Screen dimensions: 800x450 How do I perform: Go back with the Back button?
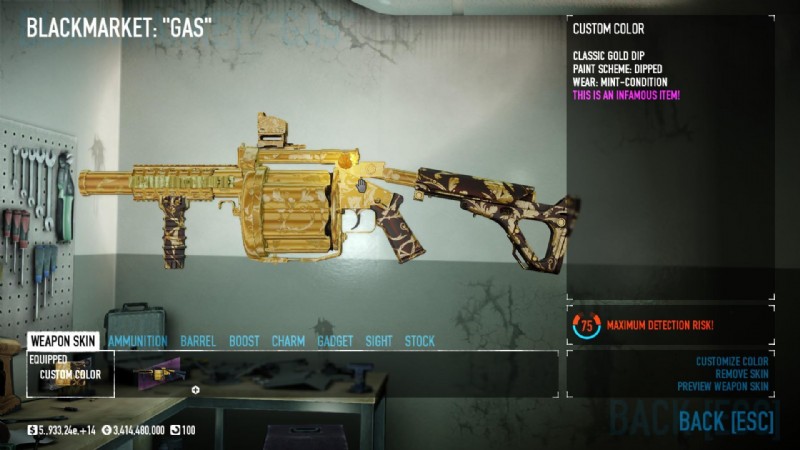point(725,421)
